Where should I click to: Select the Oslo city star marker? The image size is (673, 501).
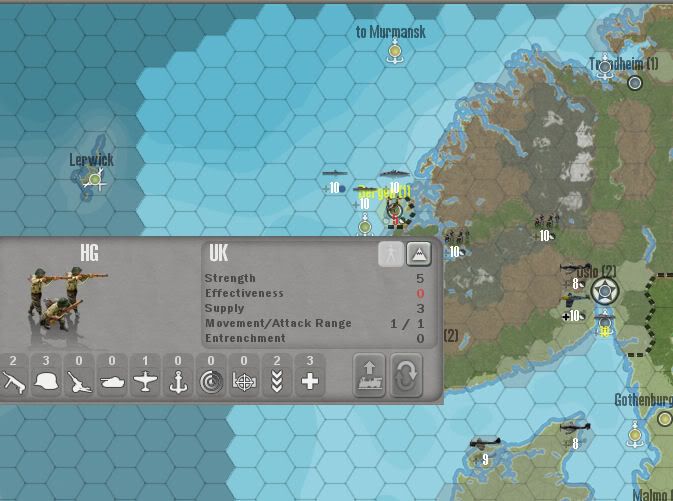(605, 292)
